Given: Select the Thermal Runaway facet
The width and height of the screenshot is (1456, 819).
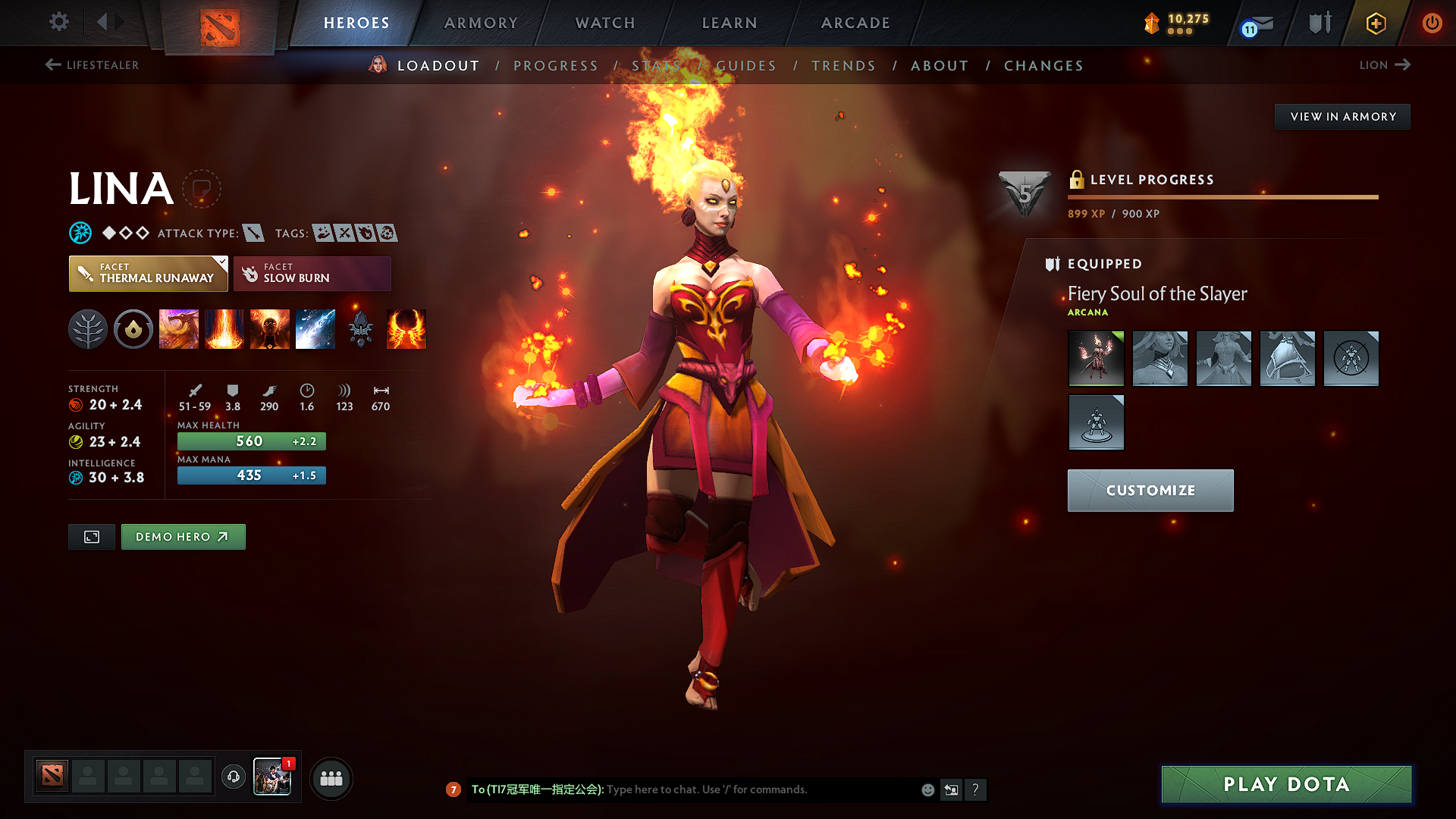Looking at the screenshot, I should [x=148, y=273].
